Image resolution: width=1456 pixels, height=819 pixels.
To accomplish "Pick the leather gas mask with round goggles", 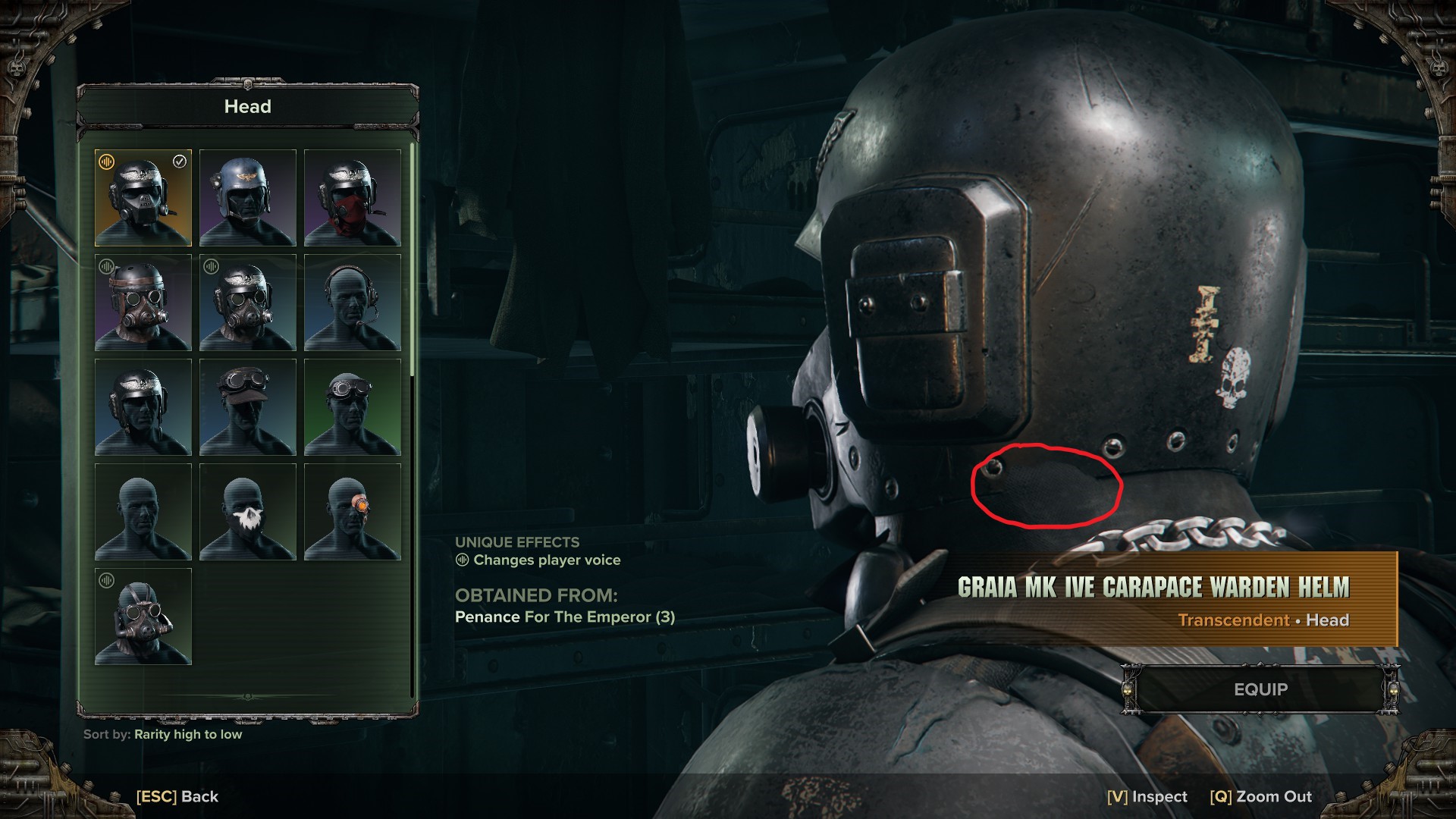I will [143, 617].
